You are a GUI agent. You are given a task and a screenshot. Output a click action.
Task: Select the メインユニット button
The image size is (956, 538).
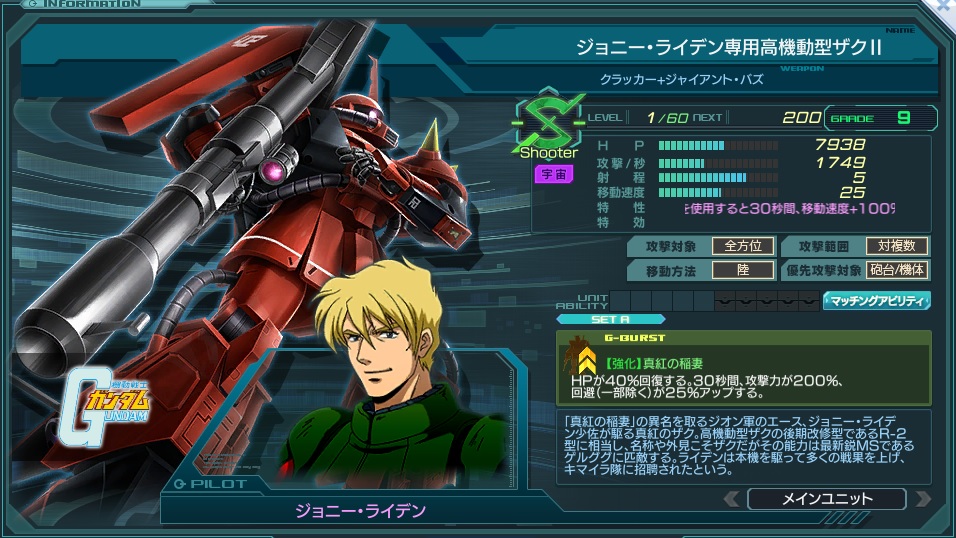click(x=826, y=498)
